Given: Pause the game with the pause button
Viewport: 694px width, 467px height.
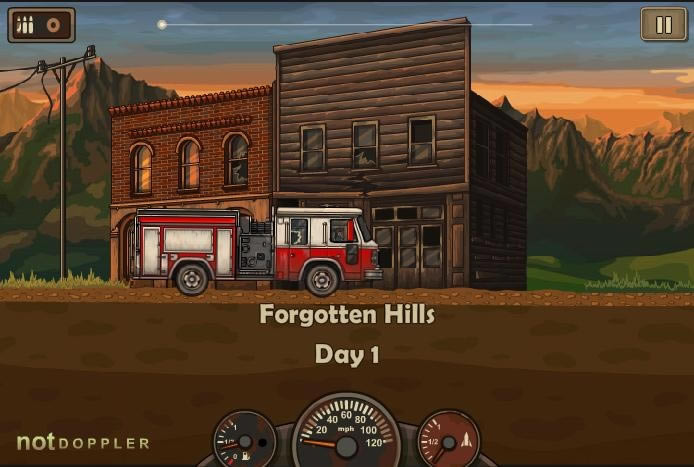Looking at the screenshot, I should pyautogui.click(x=664, y=25).
